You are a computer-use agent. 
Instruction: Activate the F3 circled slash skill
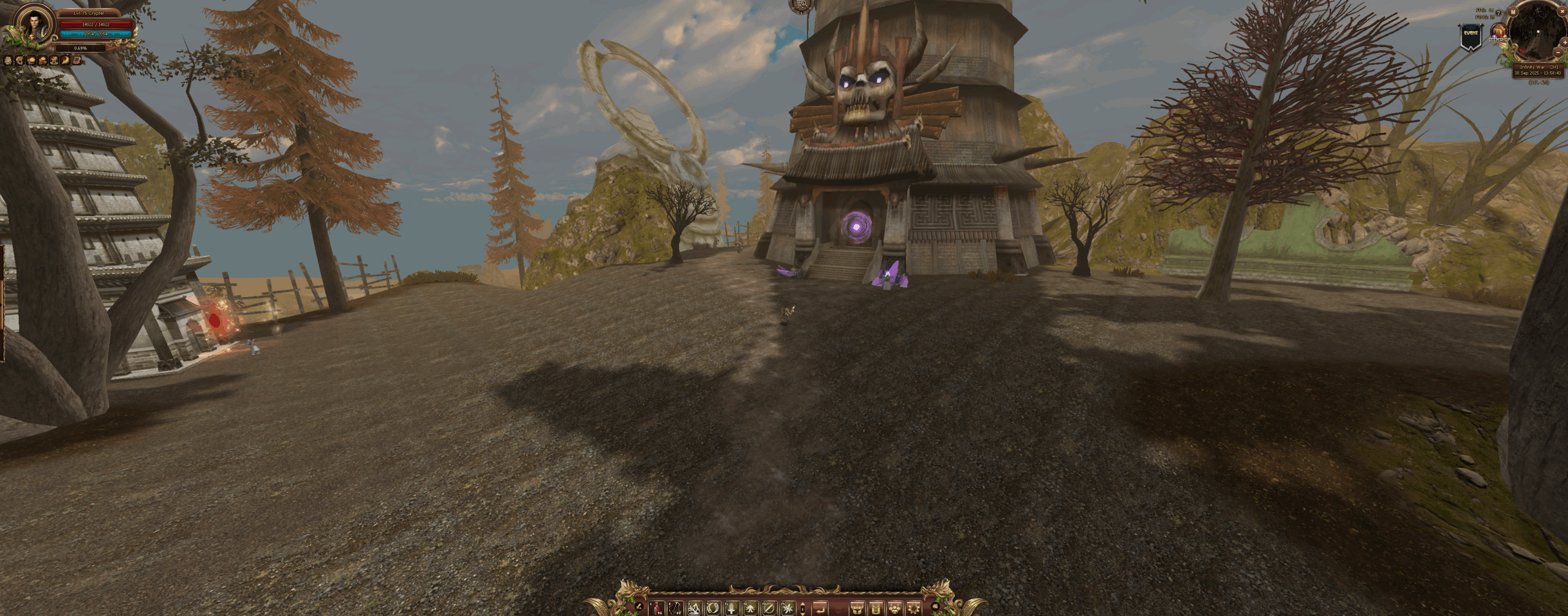769,609
